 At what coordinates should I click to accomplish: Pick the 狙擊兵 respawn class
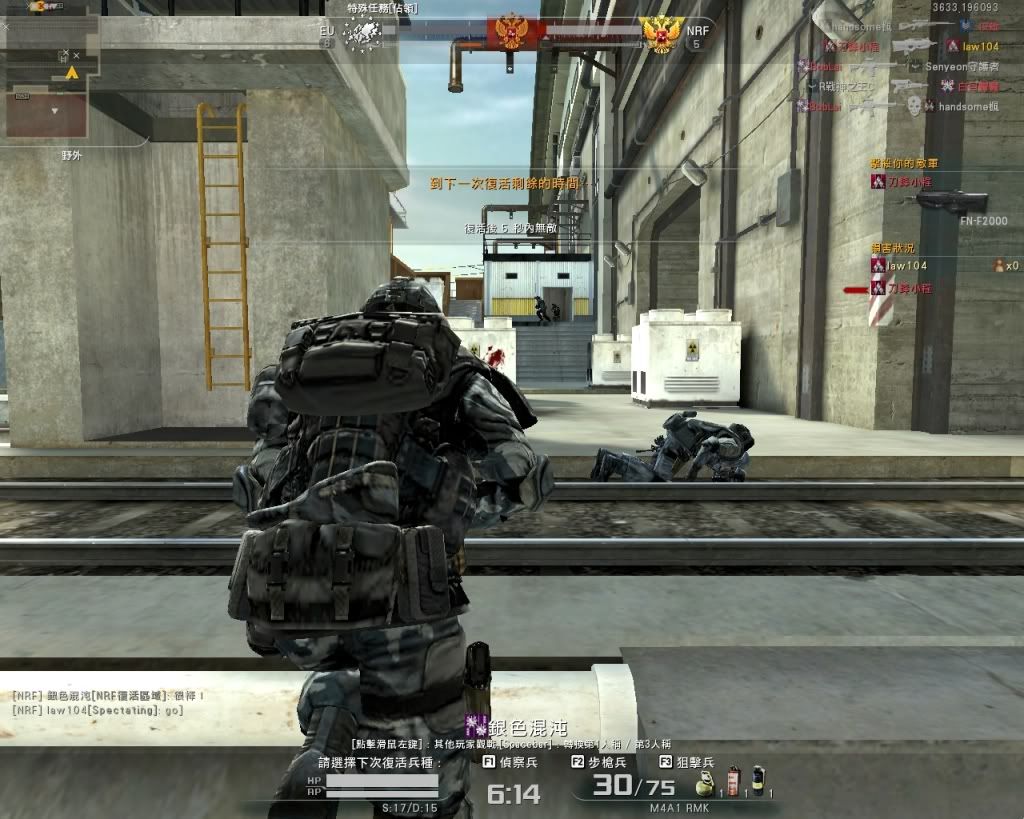(x=685, y=762)
